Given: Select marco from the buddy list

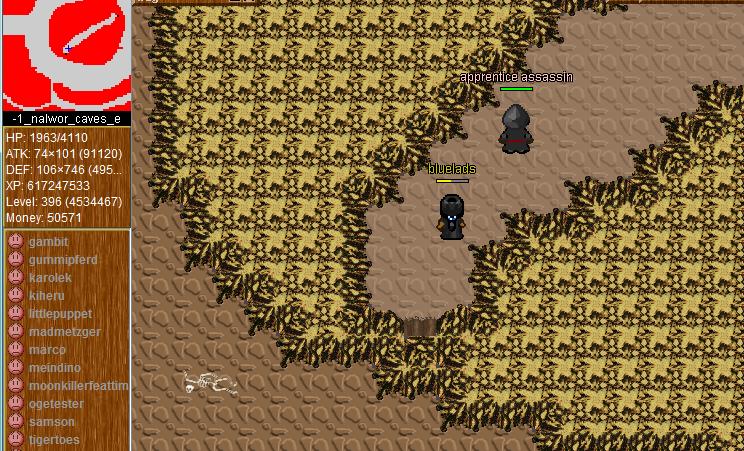Looking at the screenshot, I should pyautogui.click(x=47, y=350).
